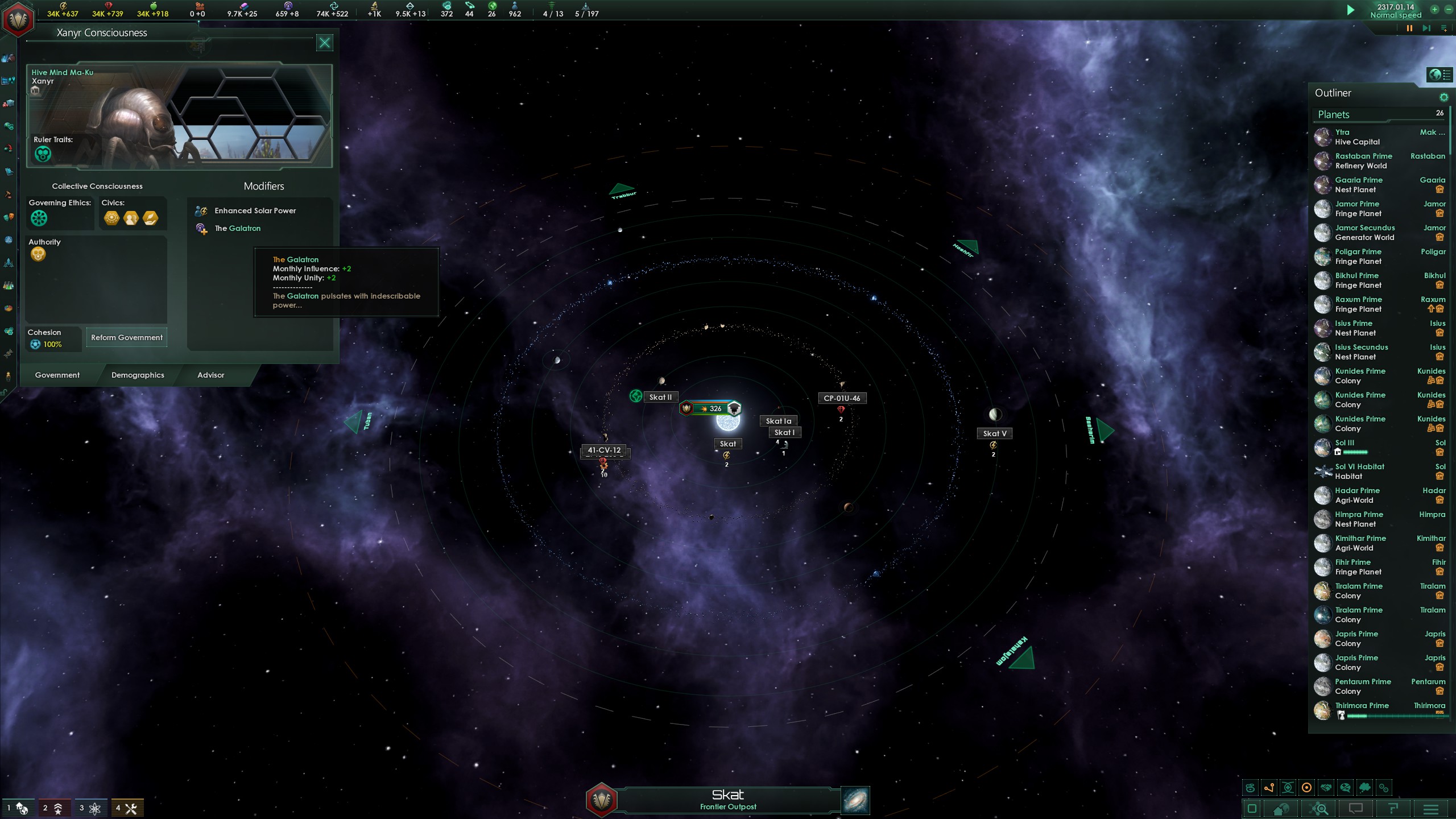1456x819 pixels.
Task: Toggle the handshake diplomatic map mode
Action: coord(1326,788)
